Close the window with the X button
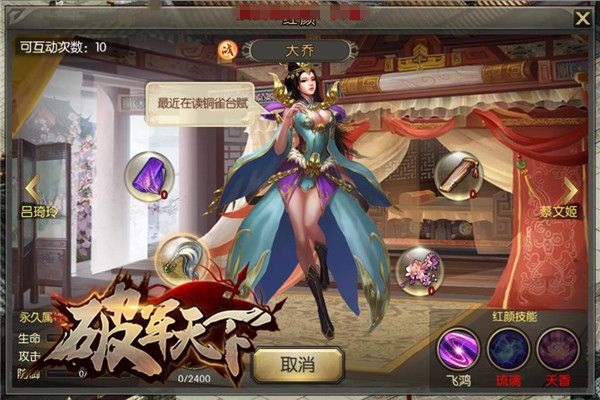Viewport: 600px width, 400px height. (x=582, y=18)
